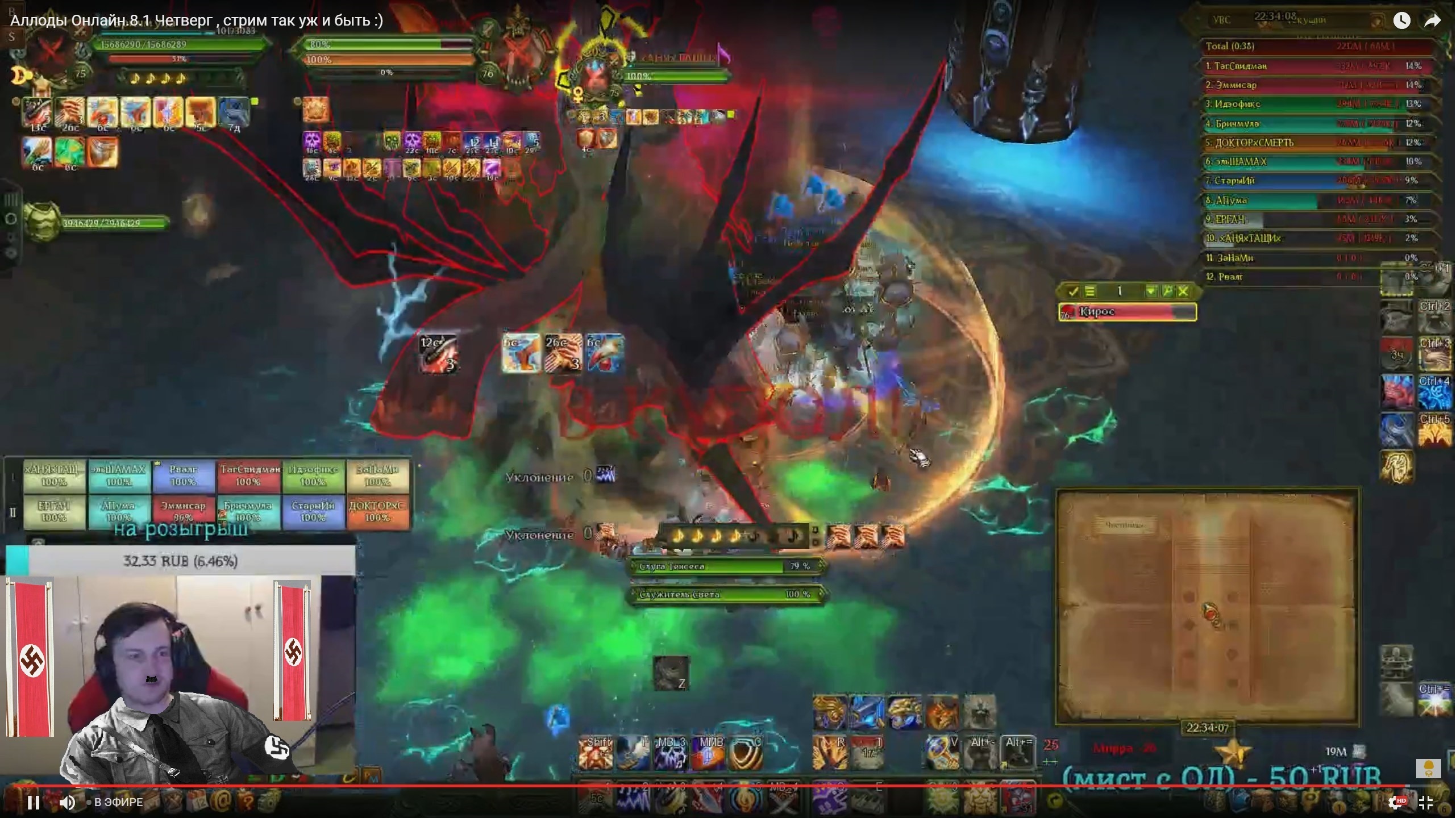Click the checkmark button above Кирос
The height and width of the screenshot is (818, 1456).
[x=1073, y=291]
